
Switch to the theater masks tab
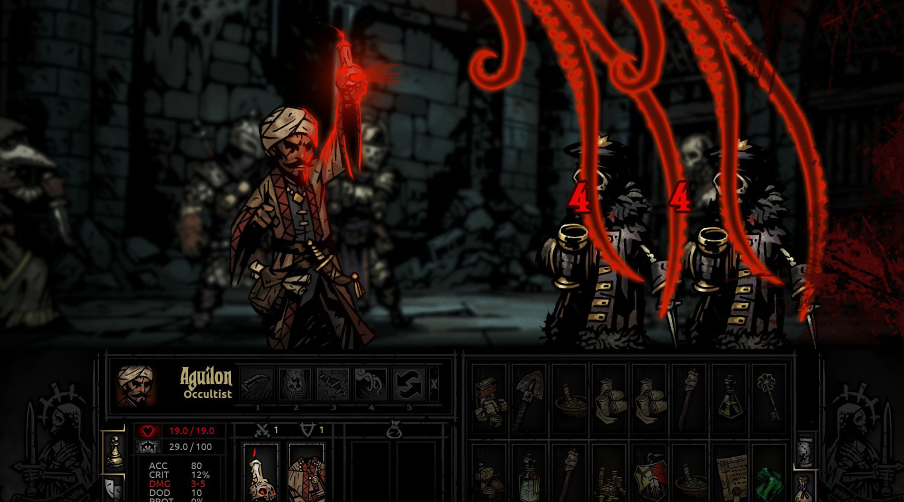pyautogui.click(x=115, y=488)
